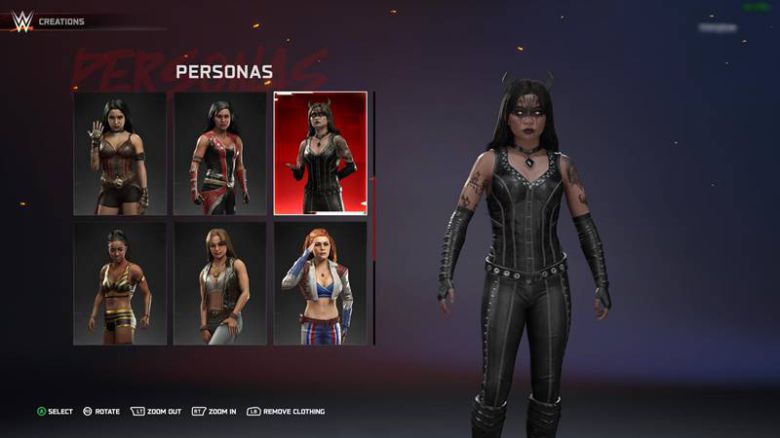Choose the red and black outfit persona
Screen dimensions: 780x438
pyautogui.click(x=220, y=154)
